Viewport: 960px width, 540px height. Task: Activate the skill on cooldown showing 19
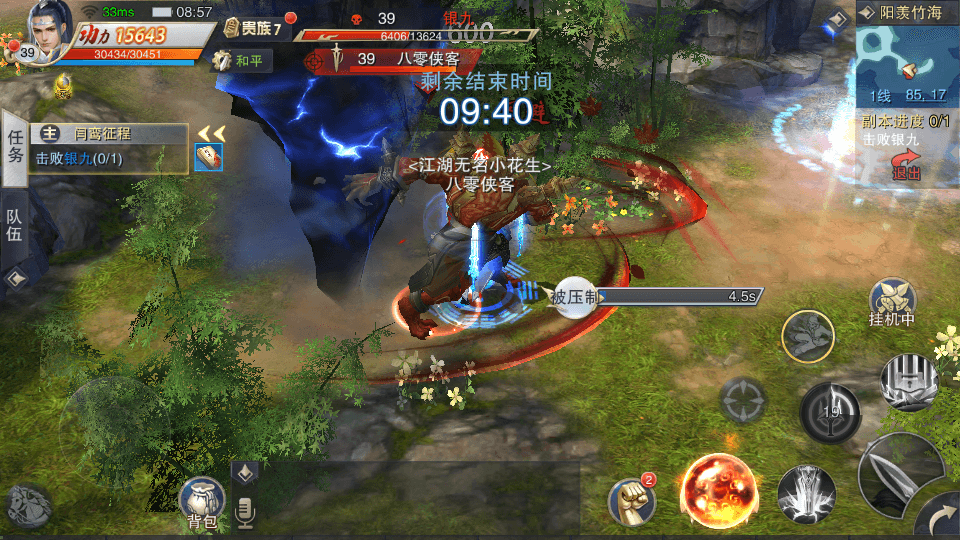point(830,411)
